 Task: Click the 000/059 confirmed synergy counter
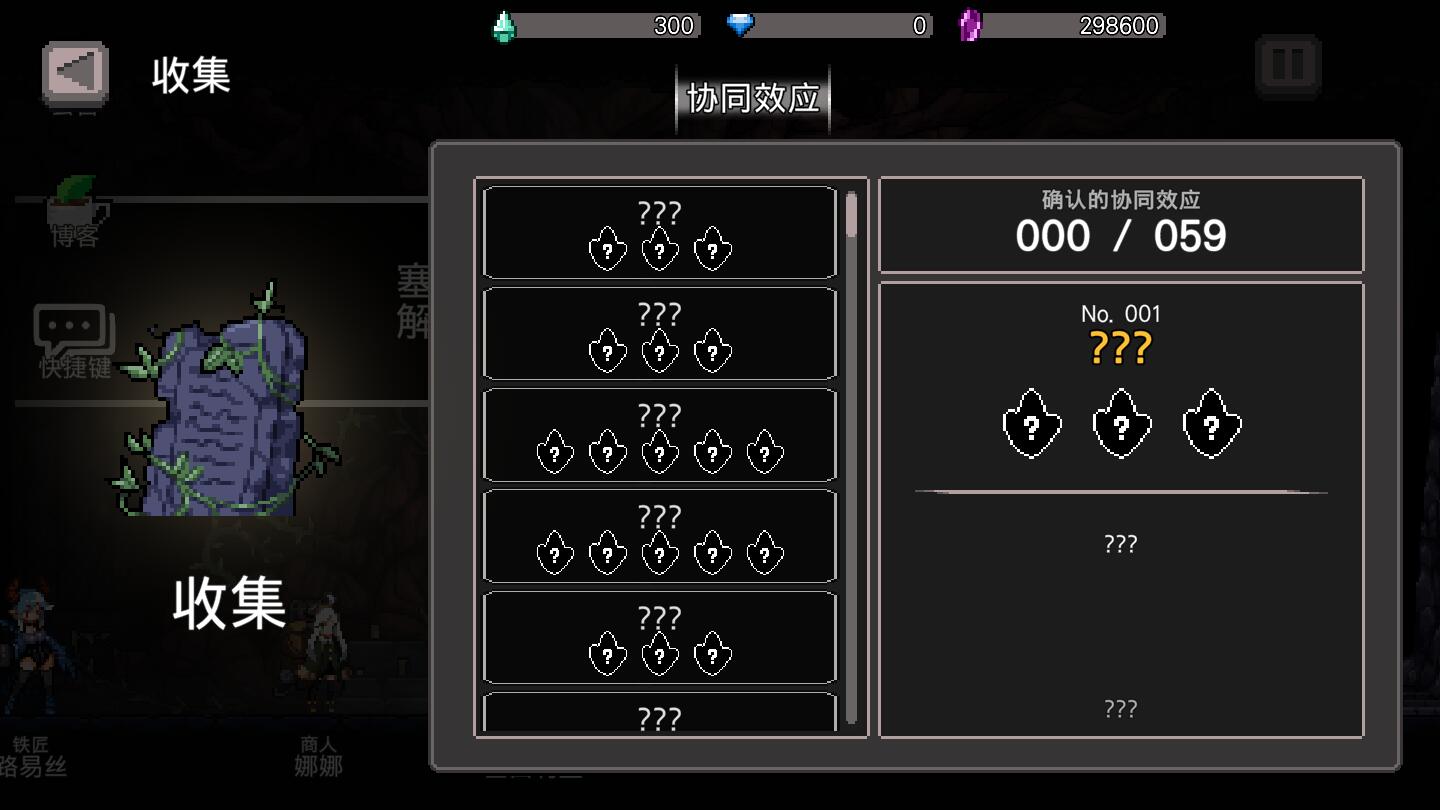(x=1122, y=236)
